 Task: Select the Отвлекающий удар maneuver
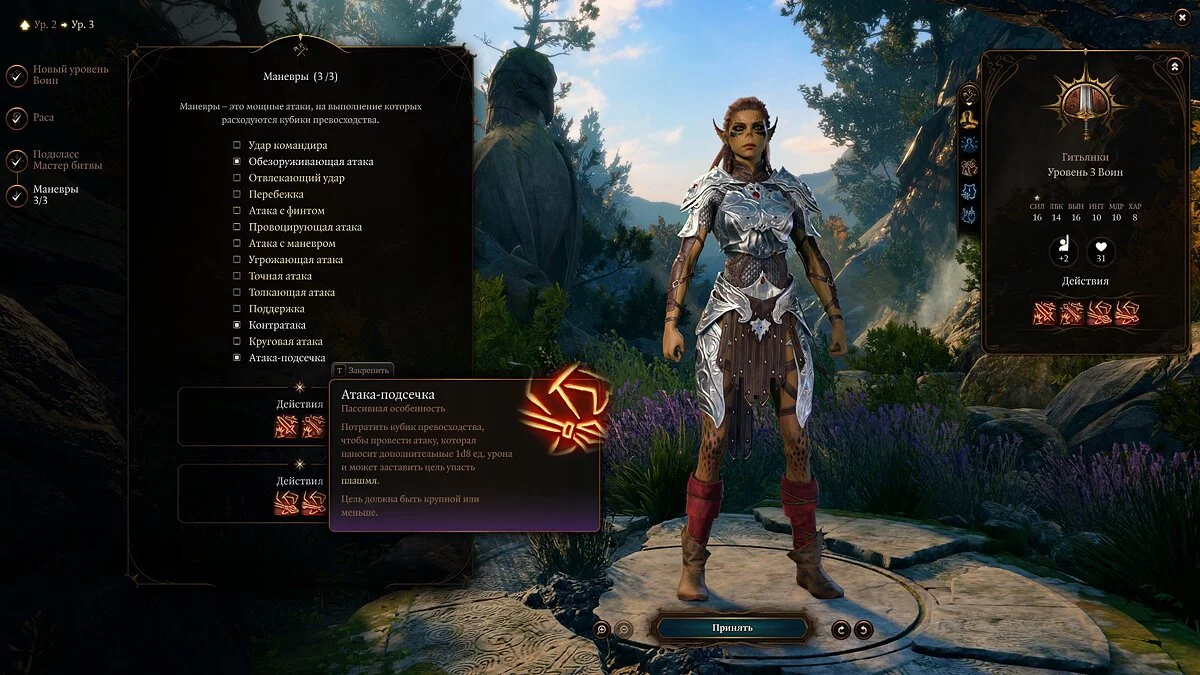click(237, 178)
